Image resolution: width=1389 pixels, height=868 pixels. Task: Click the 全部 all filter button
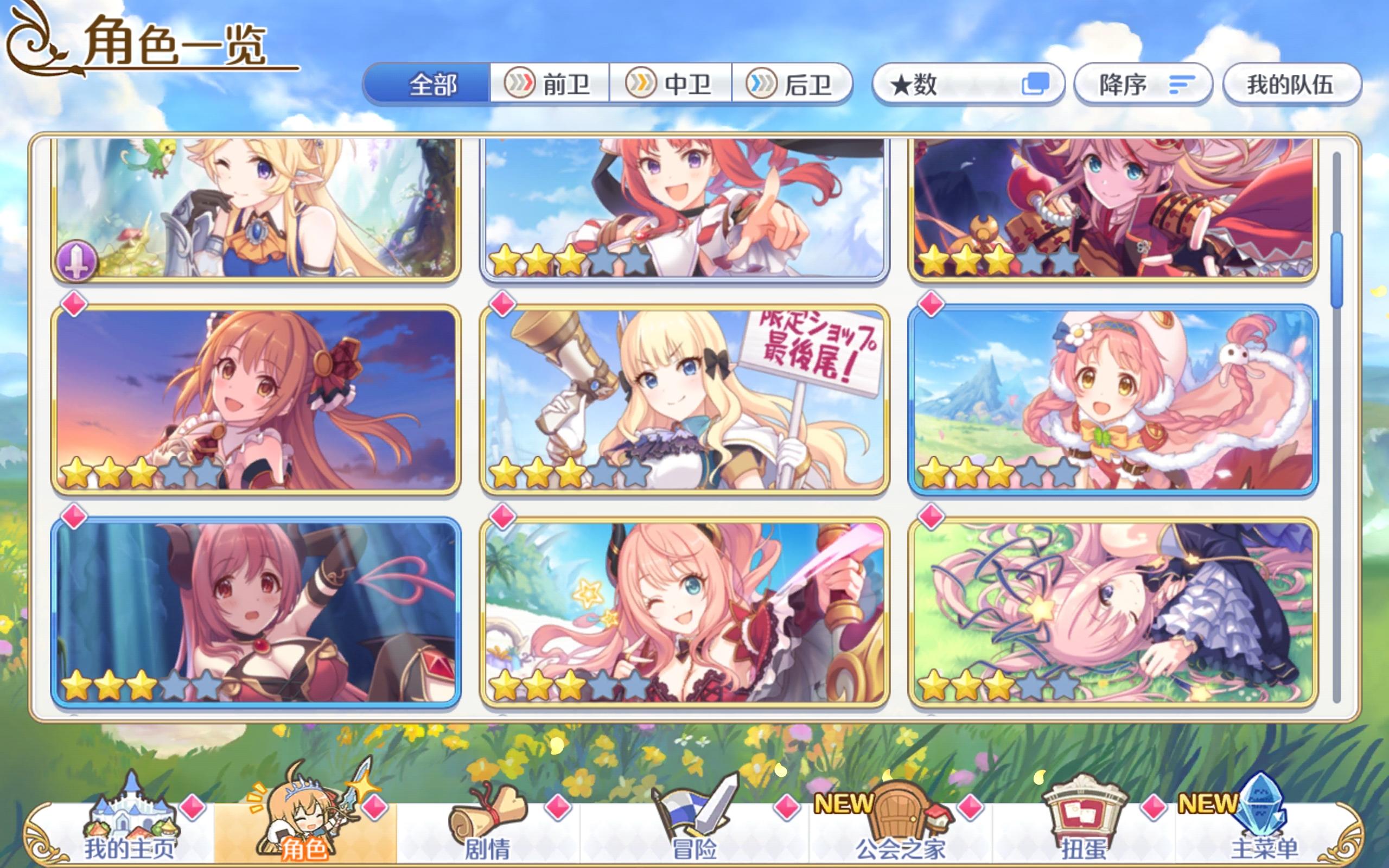click(431, 85)
